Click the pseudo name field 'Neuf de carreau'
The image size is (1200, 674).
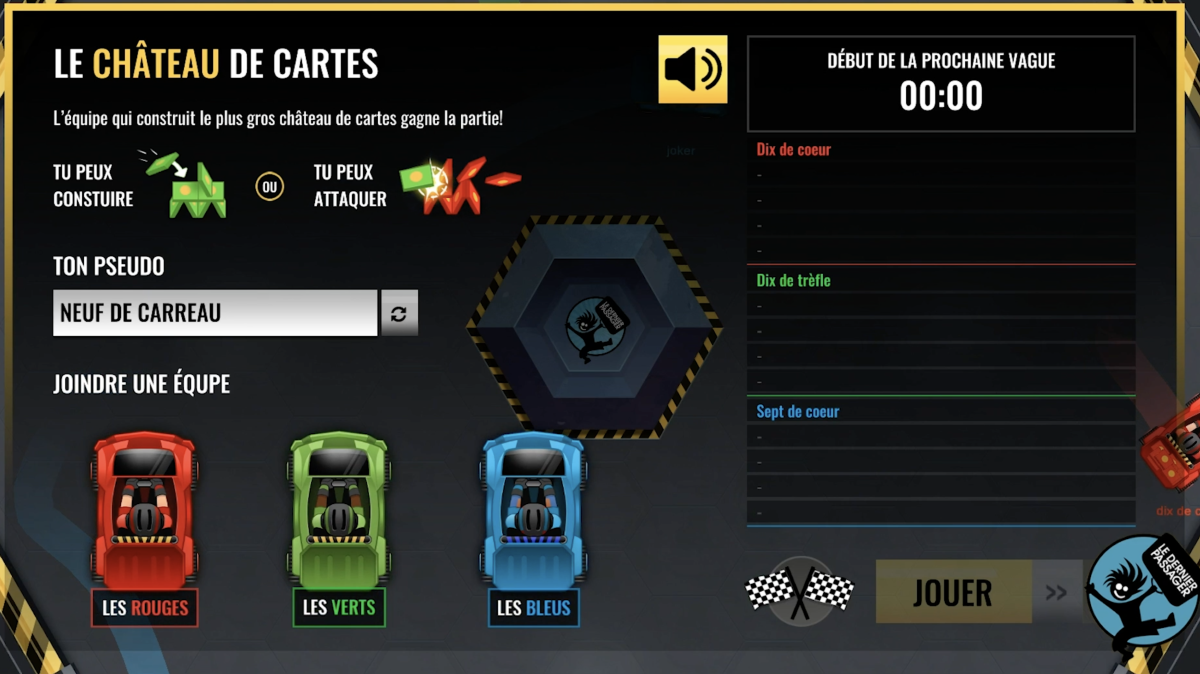point(215,313)
